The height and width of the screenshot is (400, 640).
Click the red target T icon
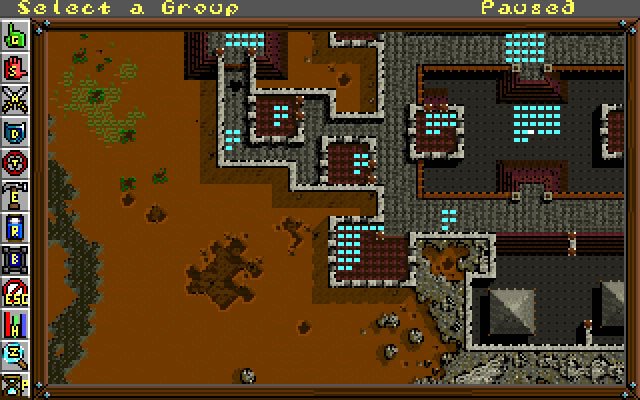point(17,161)
